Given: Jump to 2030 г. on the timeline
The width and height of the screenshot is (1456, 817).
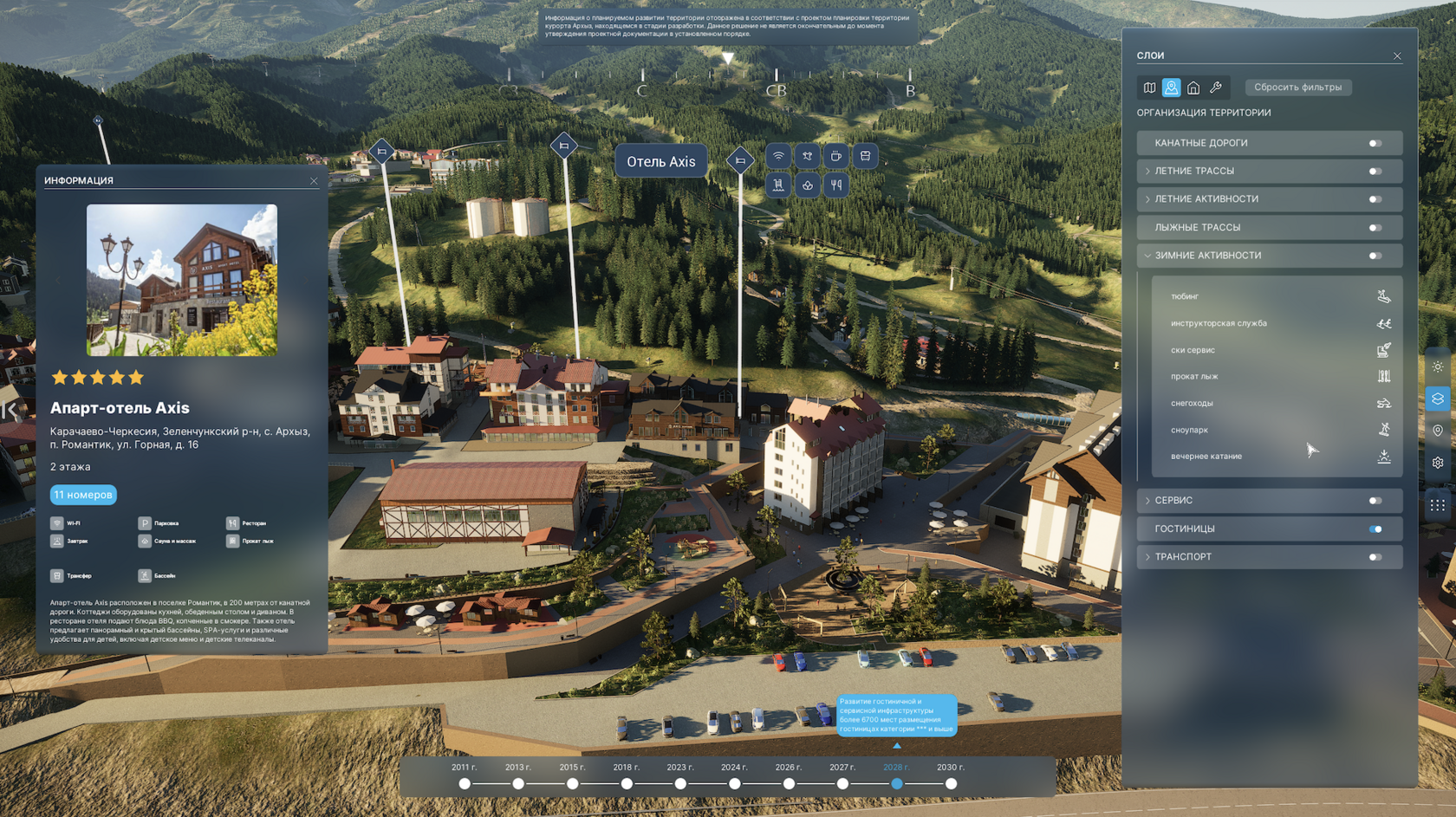Looking at the screenshot, I should click(951, 783).
